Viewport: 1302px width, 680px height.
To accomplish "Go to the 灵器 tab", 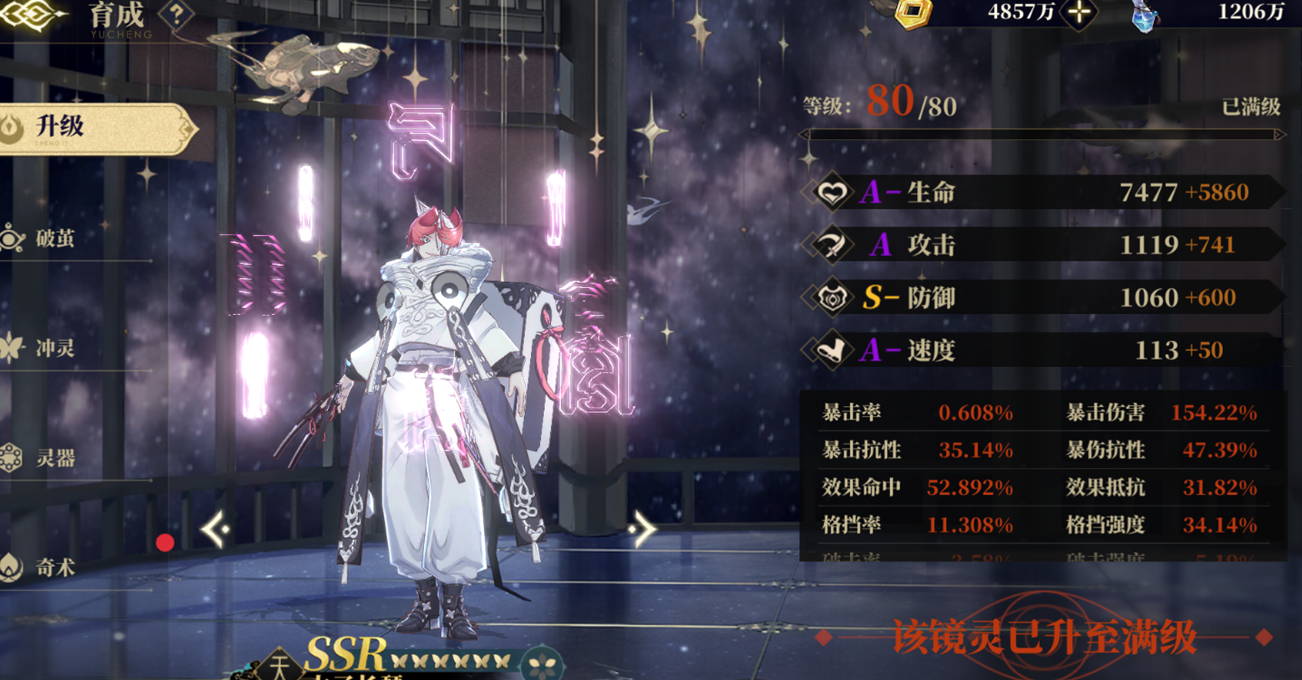I will pyautogui.click(x=55, y=459).
